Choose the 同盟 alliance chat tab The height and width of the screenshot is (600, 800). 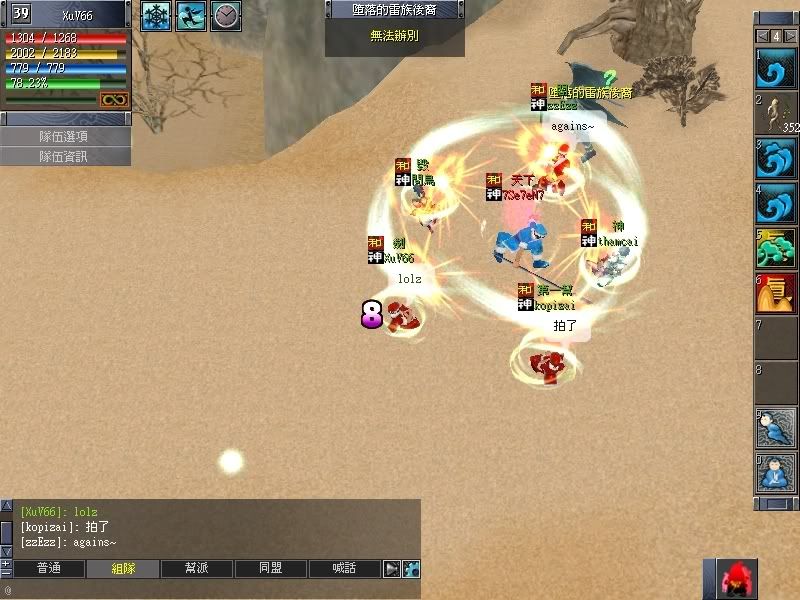pyautogui.click(x=270, y=568)
